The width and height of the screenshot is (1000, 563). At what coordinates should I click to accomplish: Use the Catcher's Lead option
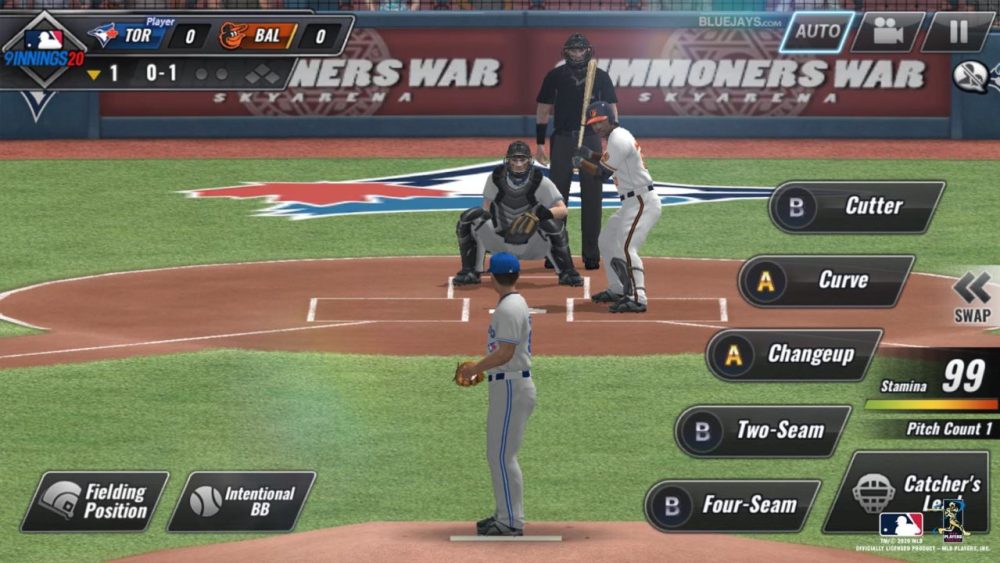coord(908,493)
